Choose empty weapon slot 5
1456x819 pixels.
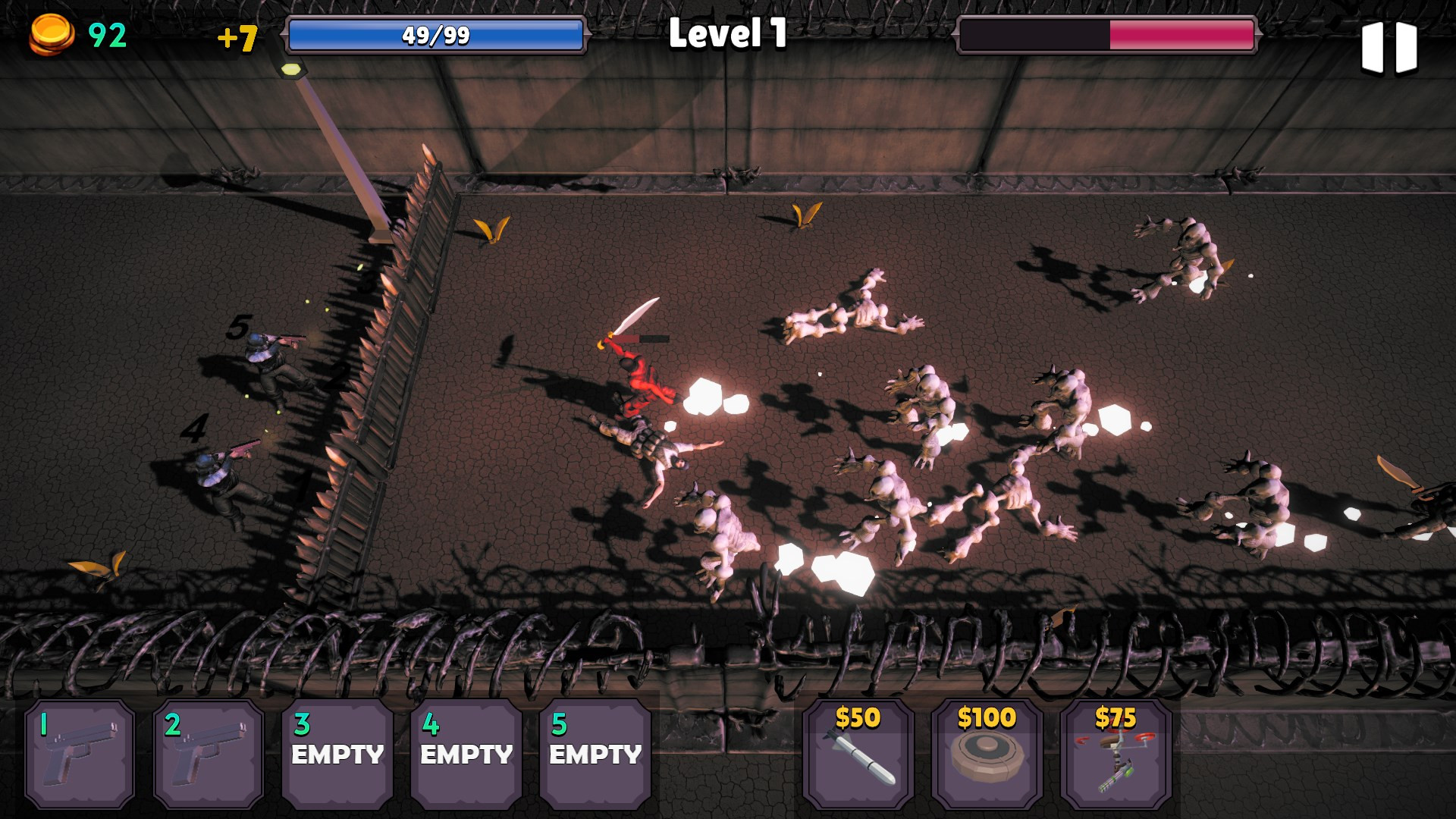pyautogui.click(x=595, y=754)
